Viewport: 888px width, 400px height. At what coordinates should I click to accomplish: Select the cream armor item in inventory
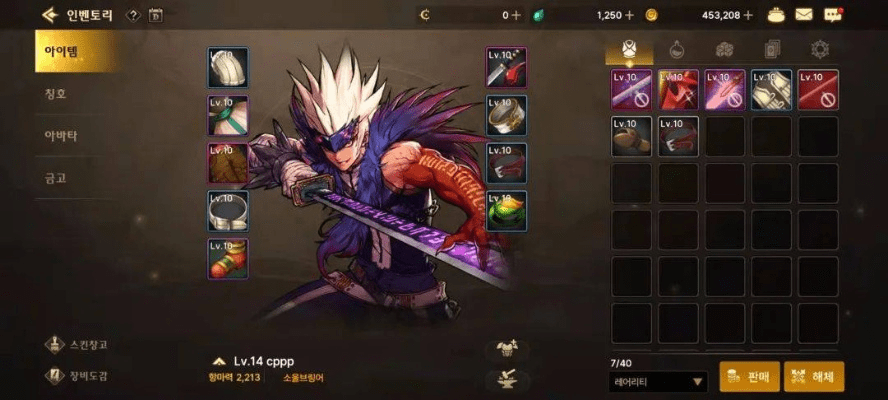tap(772, 90)
